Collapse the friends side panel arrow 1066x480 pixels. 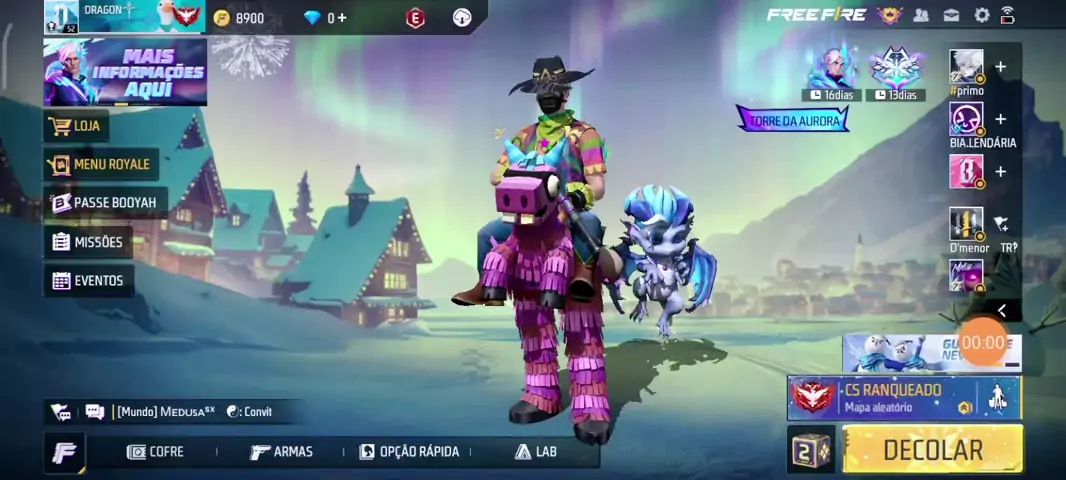[1001, 311]
